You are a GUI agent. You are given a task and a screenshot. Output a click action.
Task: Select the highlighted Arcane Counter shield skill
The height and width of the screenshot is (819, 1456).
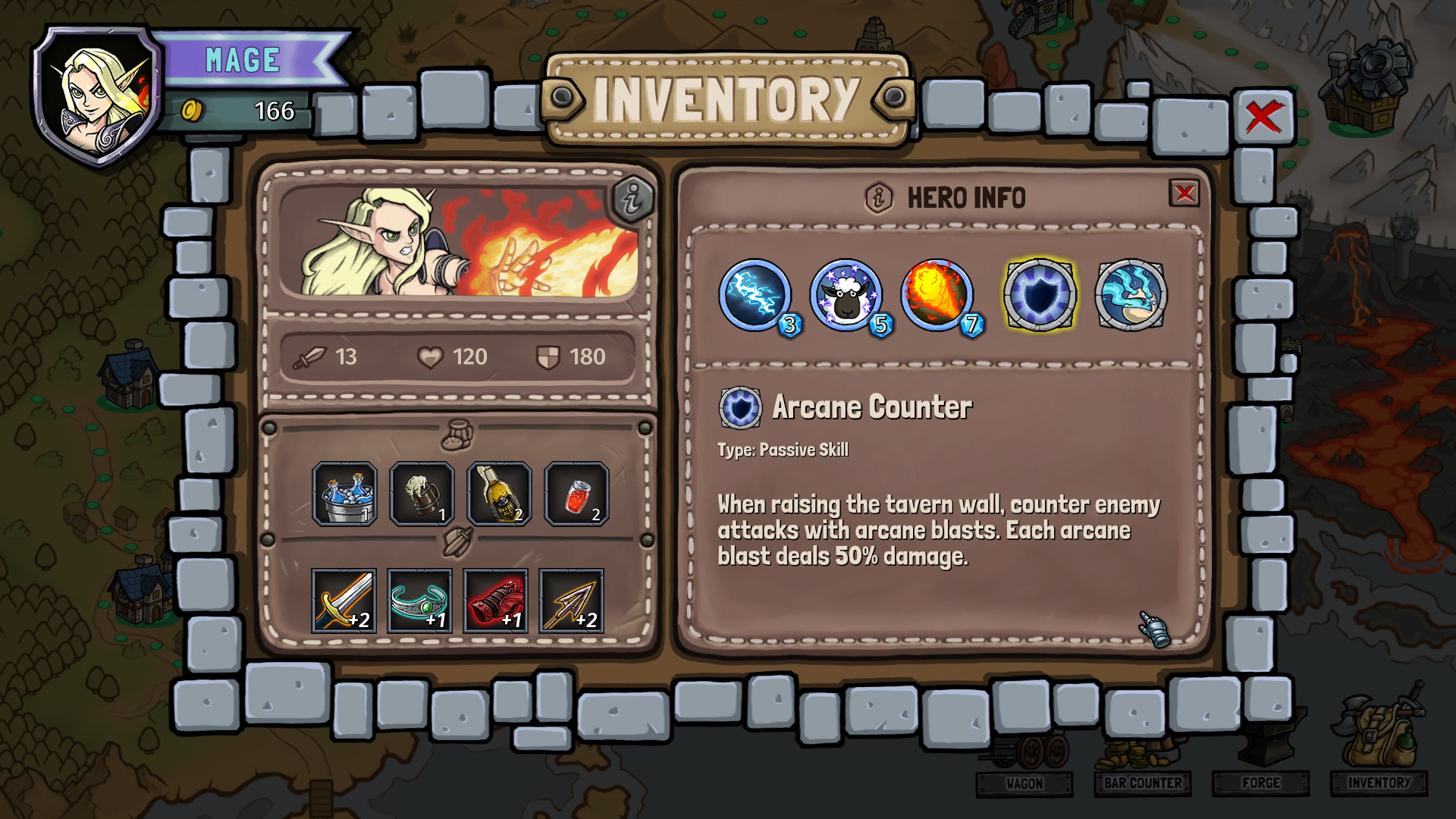coord(1040,297)
